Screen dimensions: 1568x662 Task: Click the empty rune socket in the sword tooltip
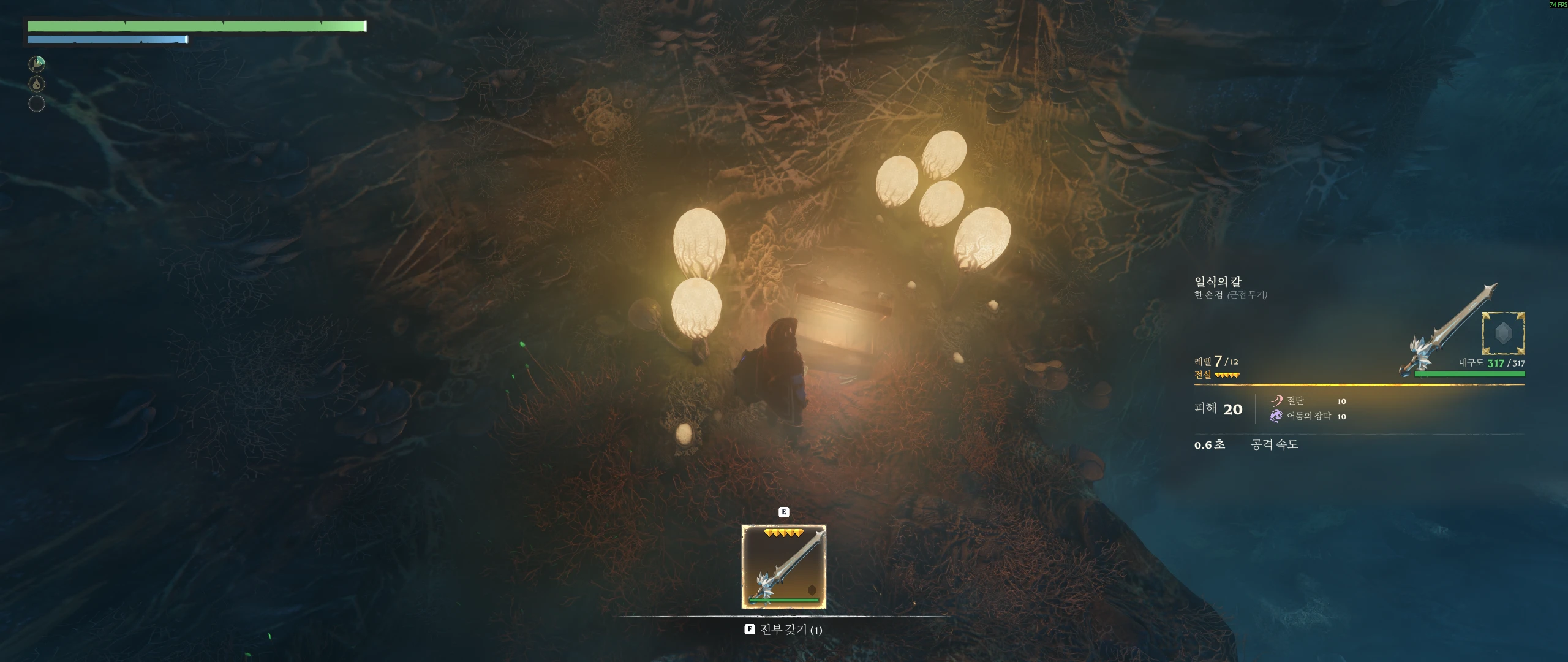tap(1502, 333)
